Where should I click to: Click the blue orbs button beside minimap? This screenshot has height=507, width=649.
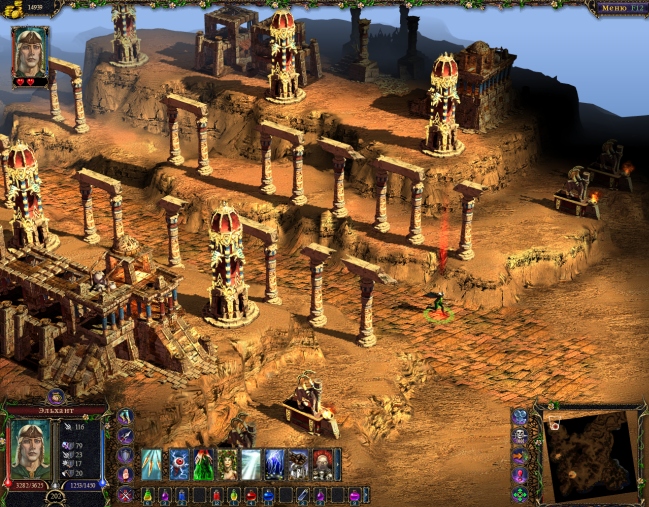pyautogui.click(x=520, y=416)
